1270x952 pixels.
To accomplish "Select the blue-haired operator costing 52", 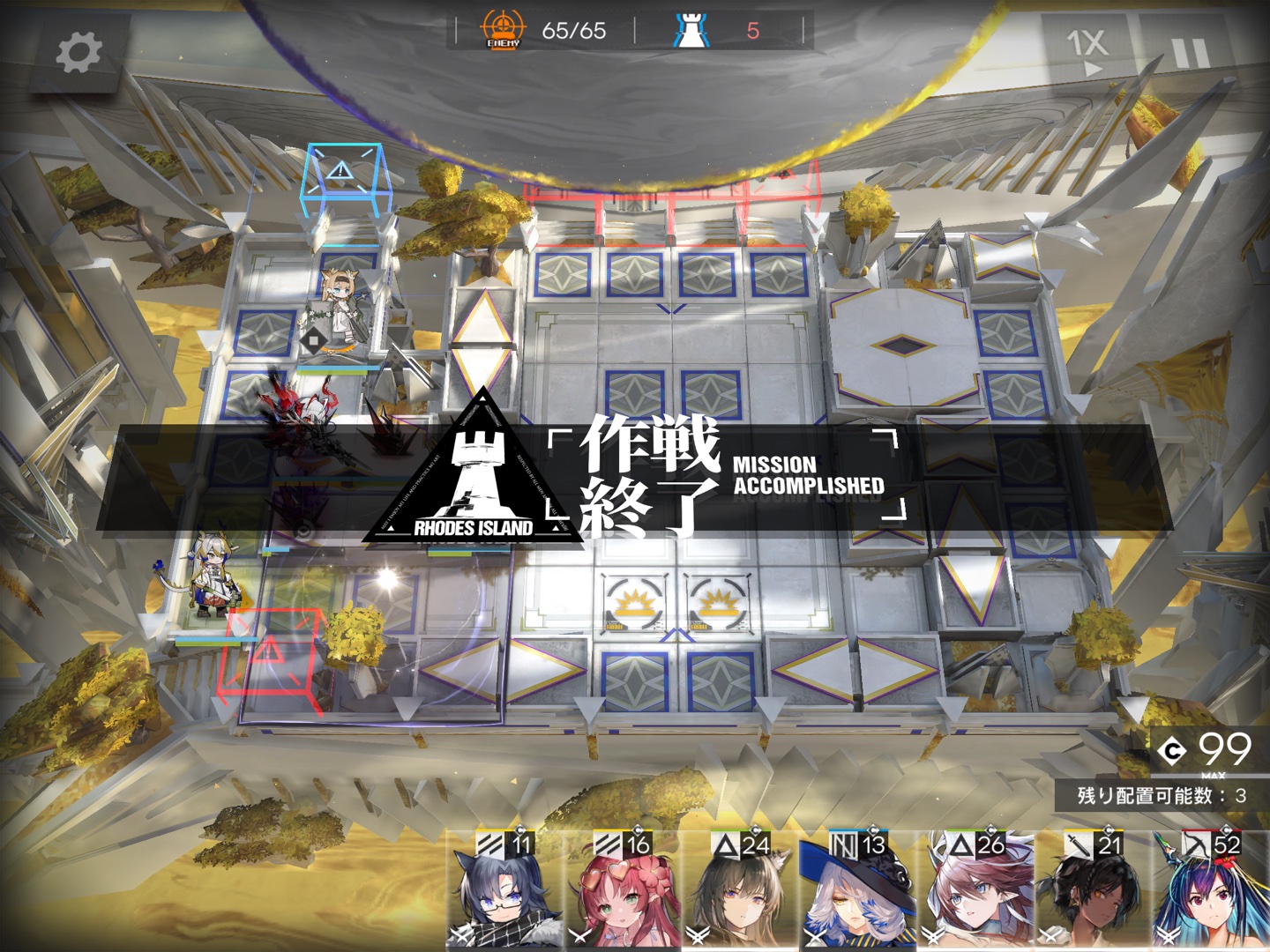I will 1212,890.
